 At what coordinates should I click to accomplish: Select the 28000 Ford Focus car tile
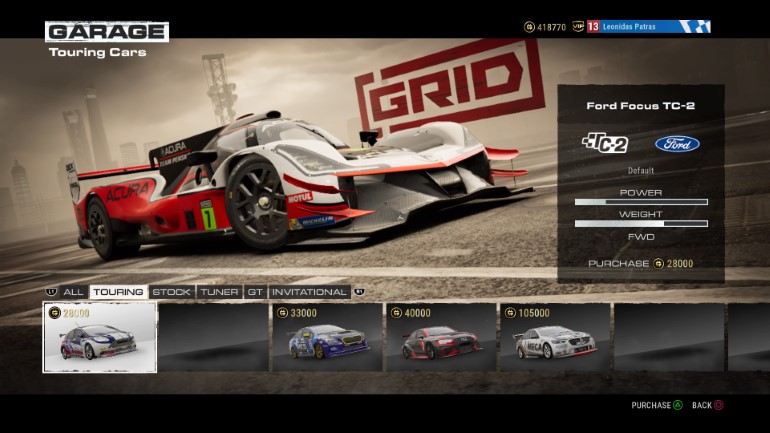click(99, 337)
